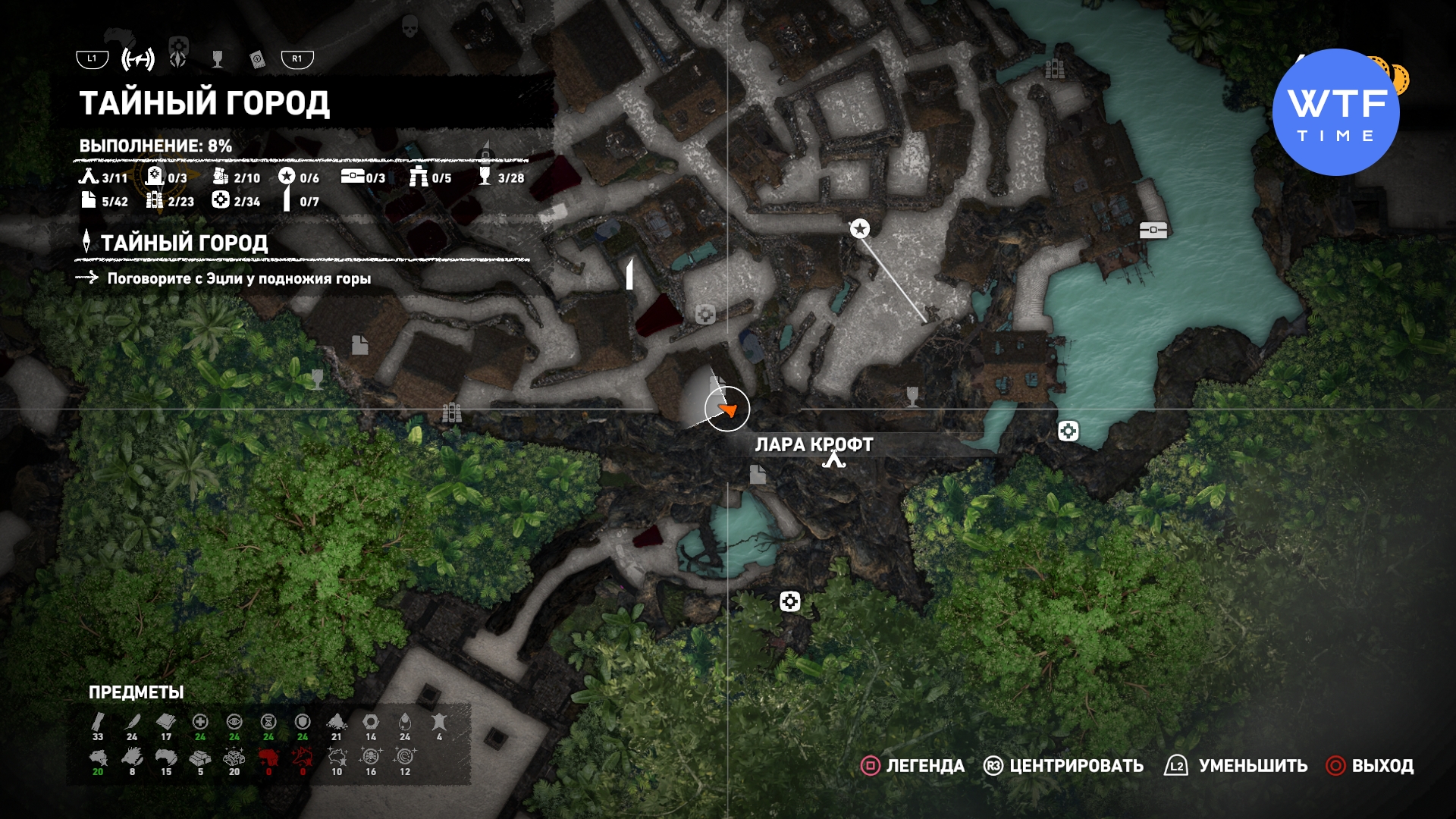Select the active map tab icon
The image size is (1456, 819).
point(138,58)
